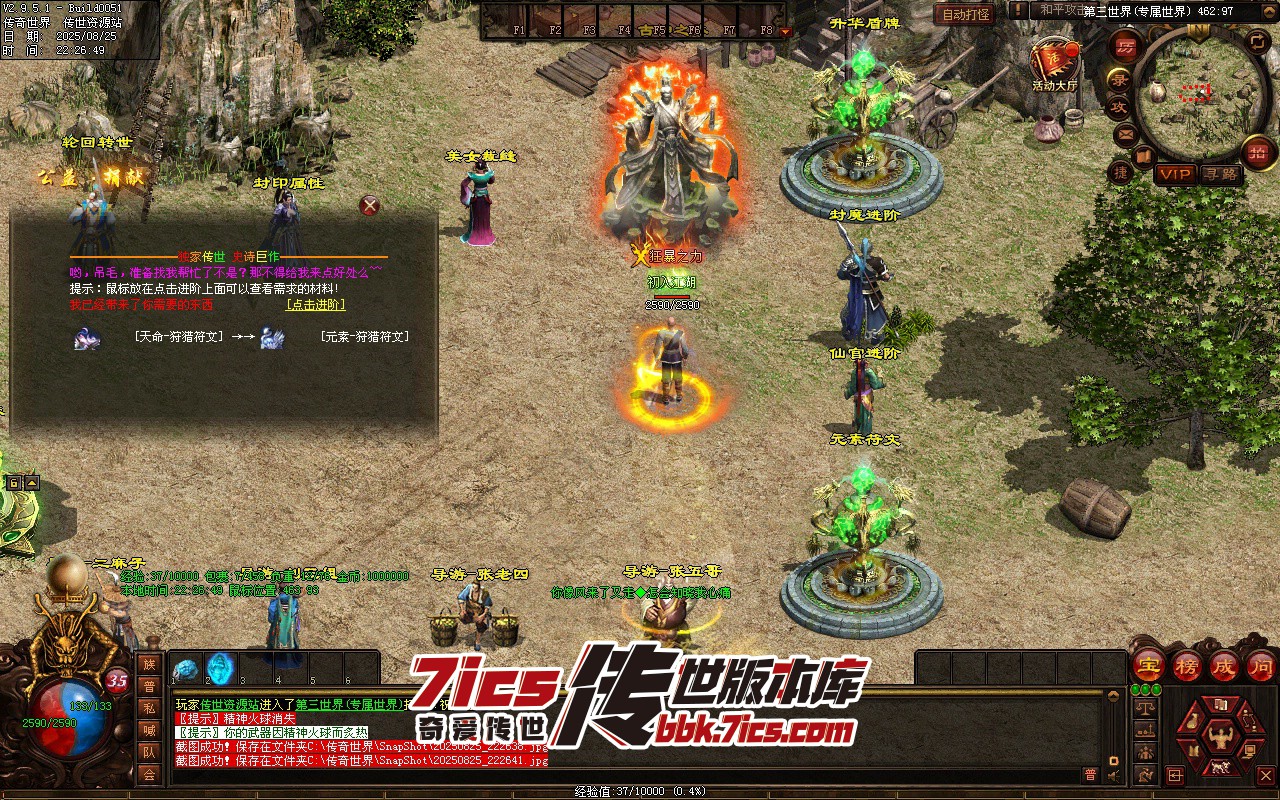The height and width of the screenshot is (800, 1280).
Task: Toggle the 自动打怪 auto-fight button
Action: click(965, 14)
